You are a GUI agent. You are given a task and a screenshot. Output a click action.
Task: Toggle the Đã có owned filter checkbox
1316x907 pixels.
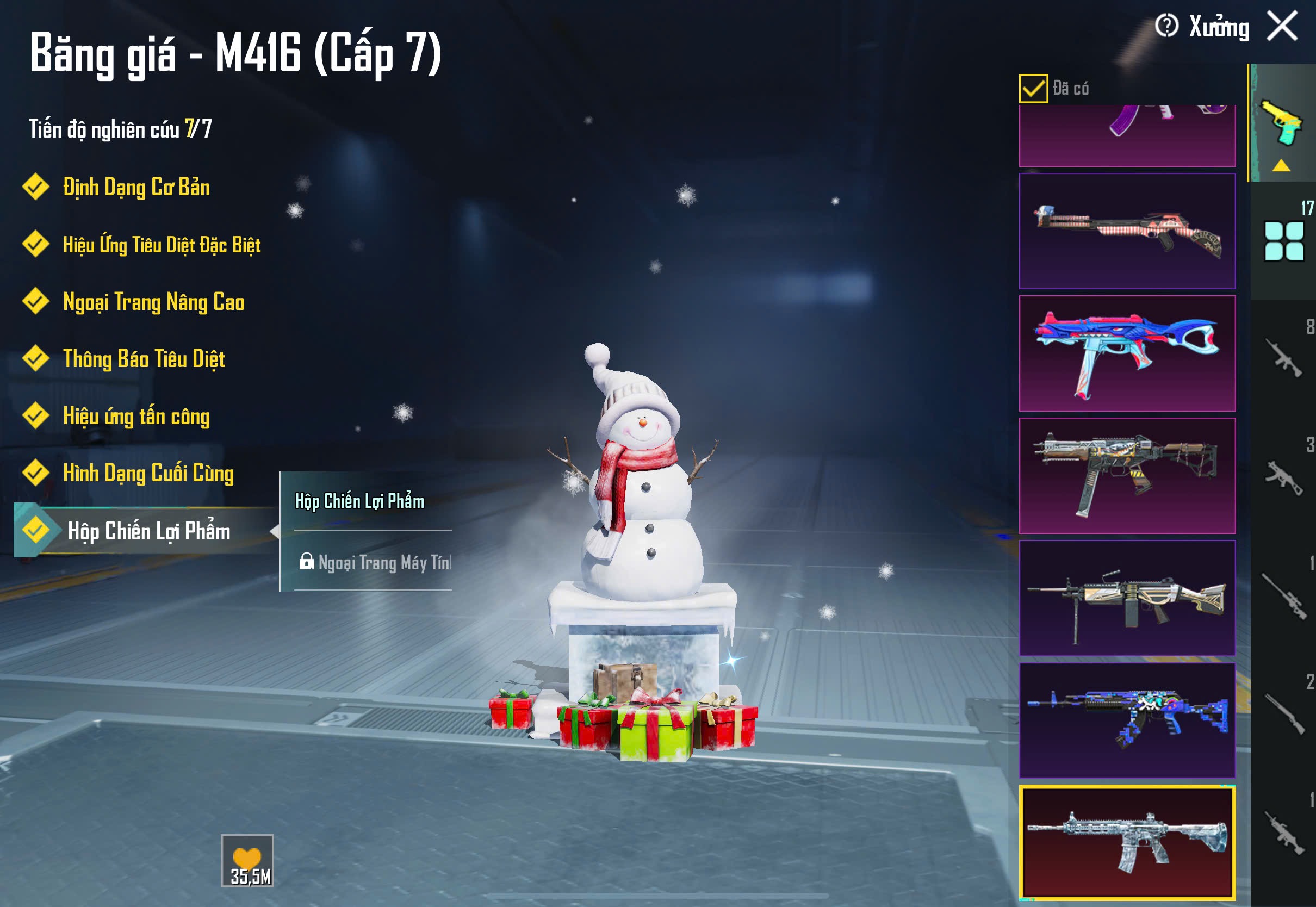pos(1033,89)
